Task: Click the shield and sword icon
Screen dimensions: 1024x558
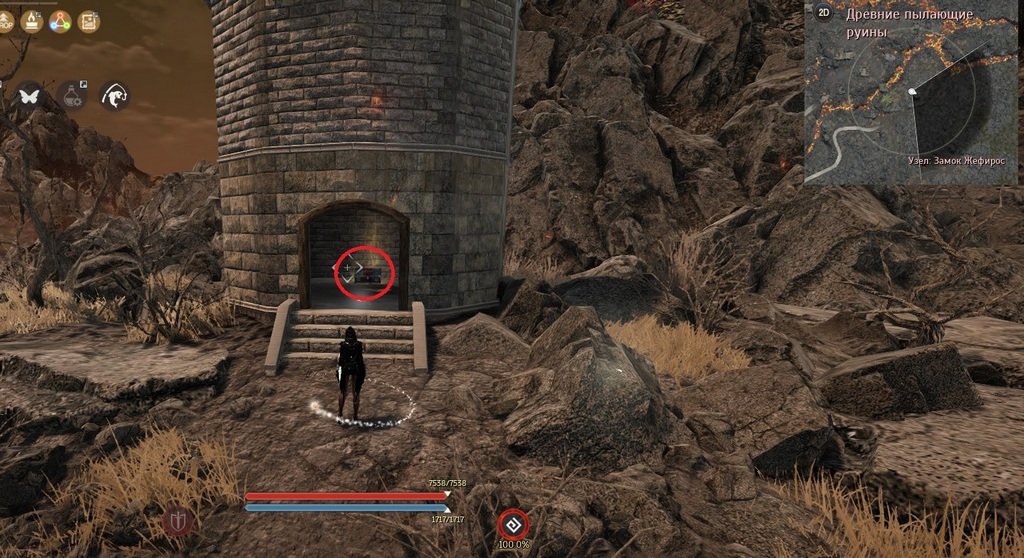Action: pyautogui.click(x=177, y=521)
